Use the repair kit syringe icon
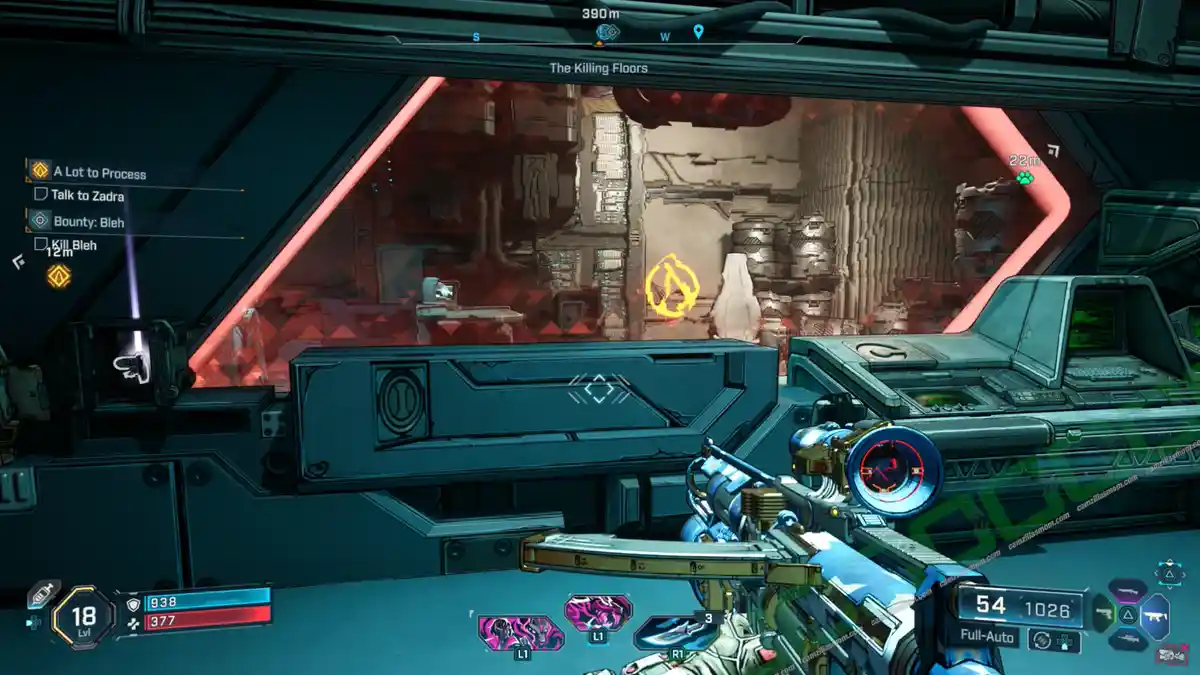 point(43,594)
